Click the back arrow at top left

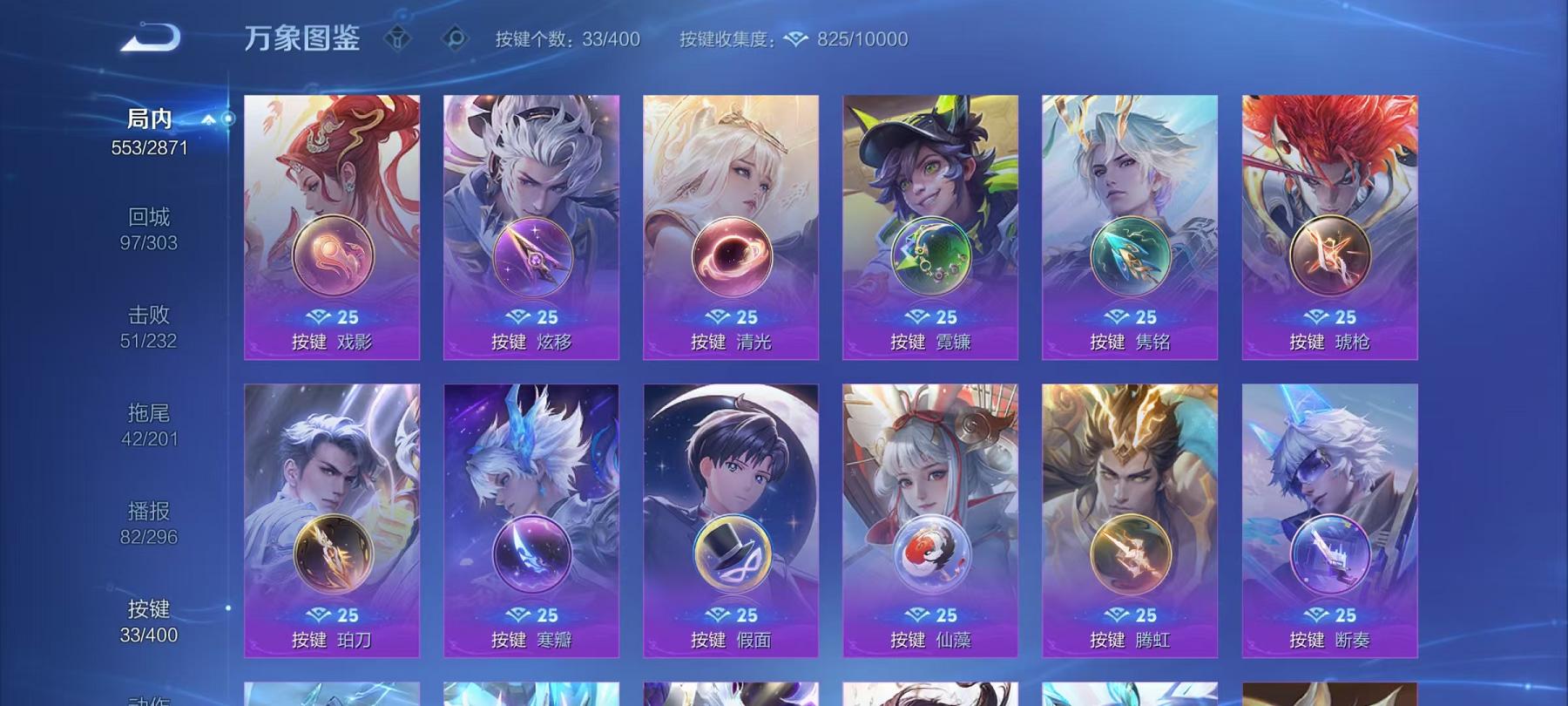[150, 37]
